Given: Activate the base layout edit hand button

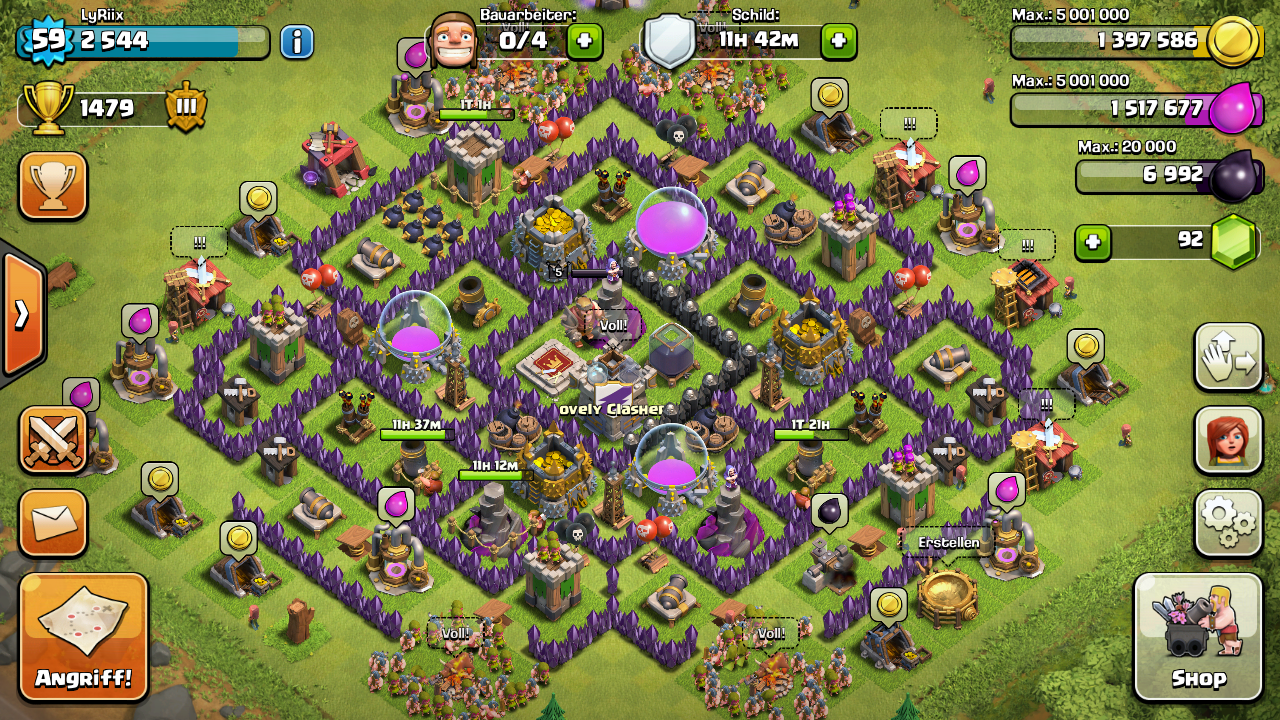Looking at the screenshot, I should pyautogui.click(x=1228, y=357).
